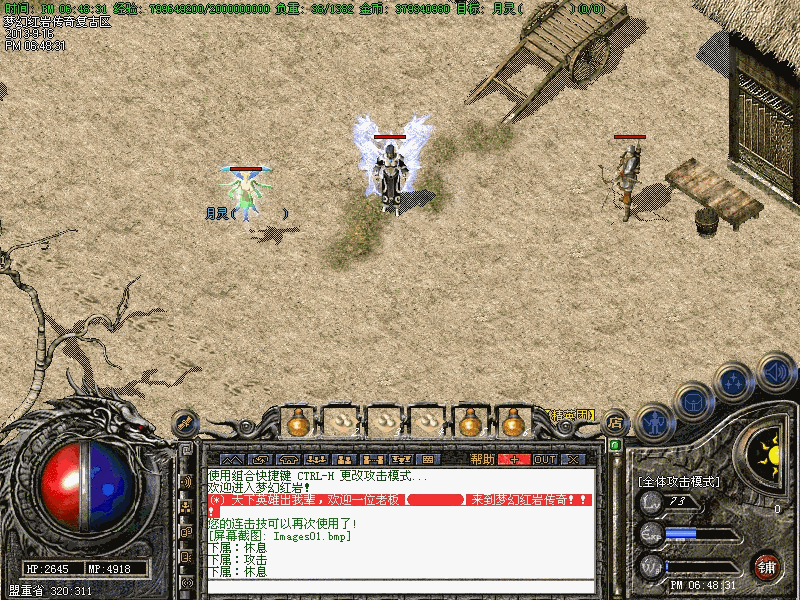Open the 店 shop button
This screenshot has height=600, width=800.
pyautogui.click(x=616, y=422)
